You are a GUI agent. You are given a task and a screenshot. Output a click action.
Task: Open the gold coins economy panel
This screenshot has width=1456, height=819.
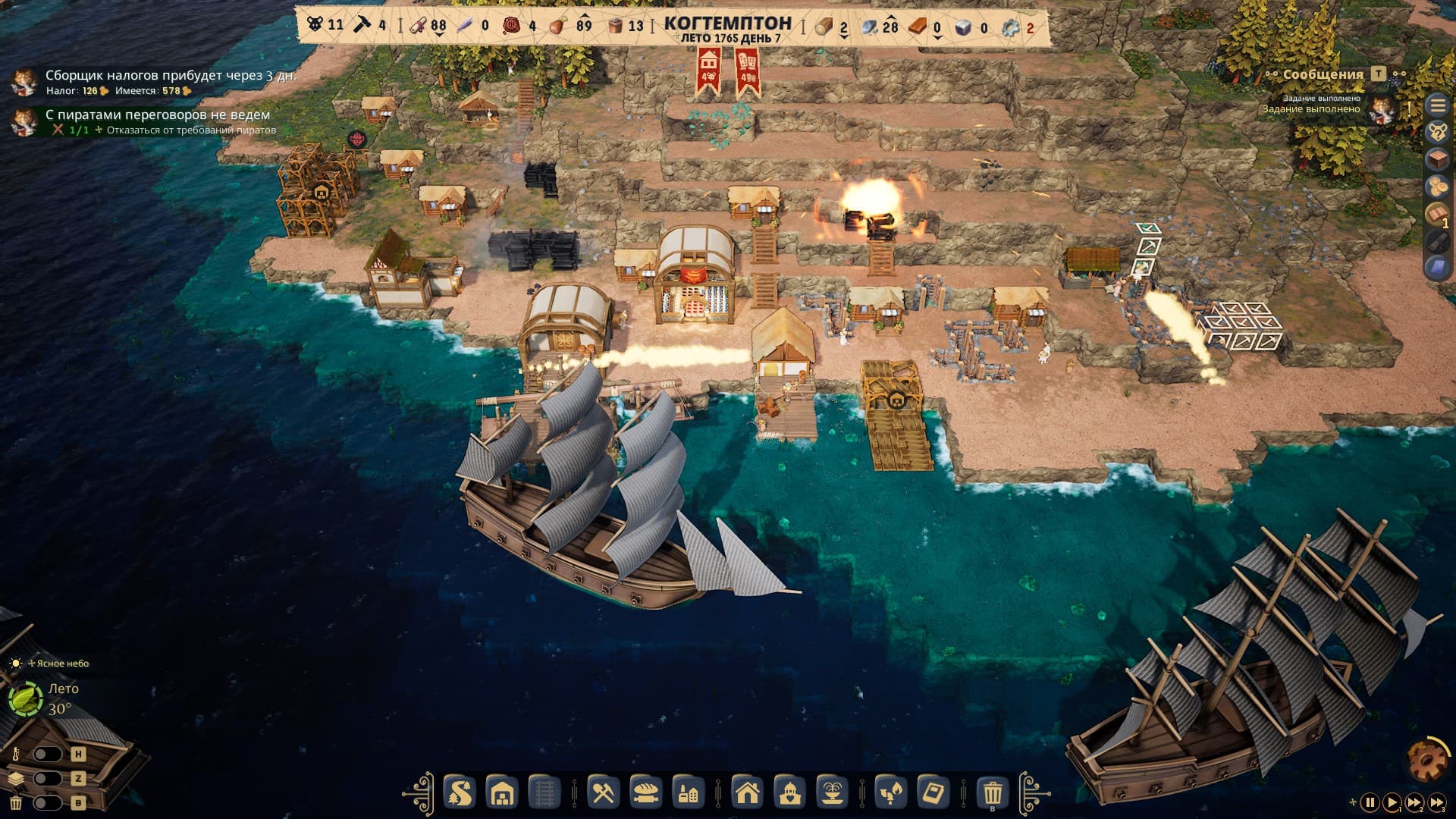(x=1438, y=187)
